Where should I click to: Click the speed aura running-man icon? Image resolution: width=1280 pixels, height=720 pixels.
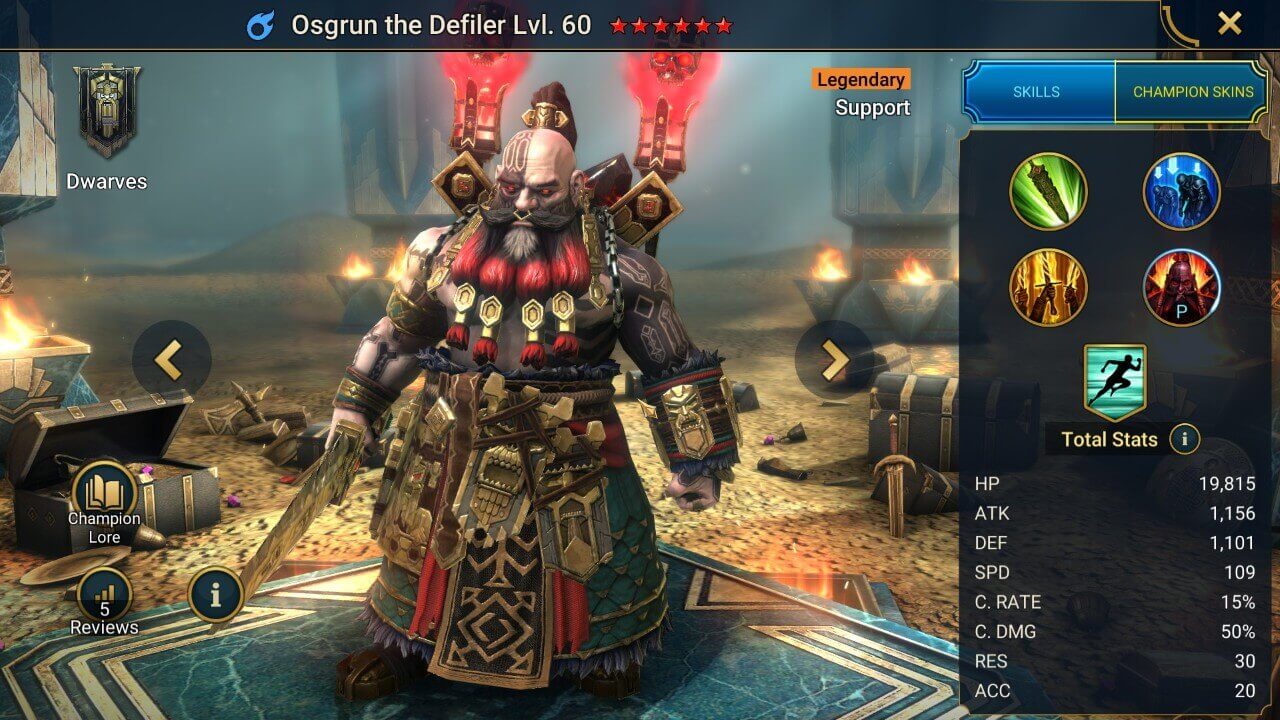(1115, 382)
